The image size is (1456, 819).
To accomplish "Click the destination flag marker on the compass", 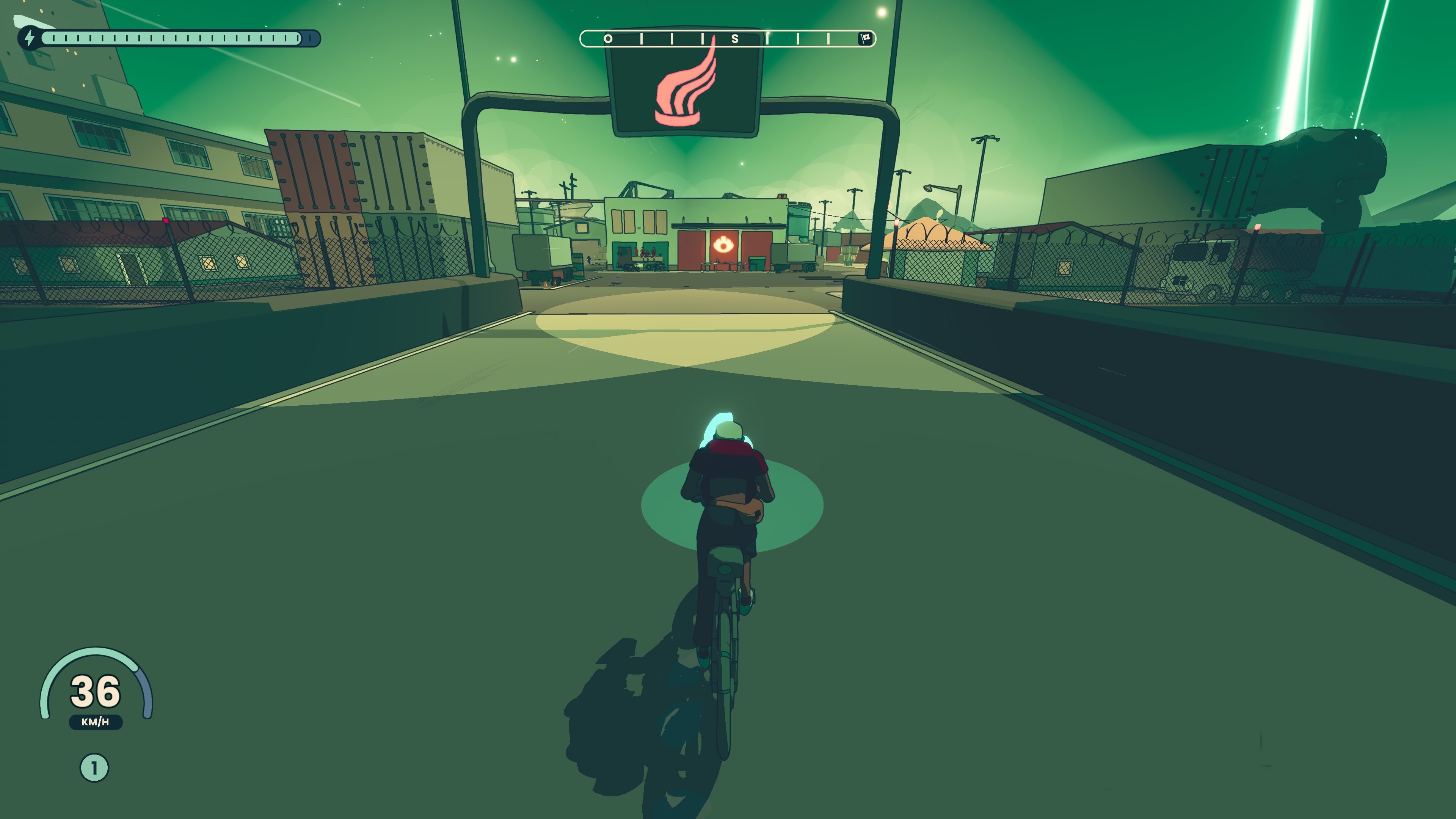I will (x=865, y=38).
